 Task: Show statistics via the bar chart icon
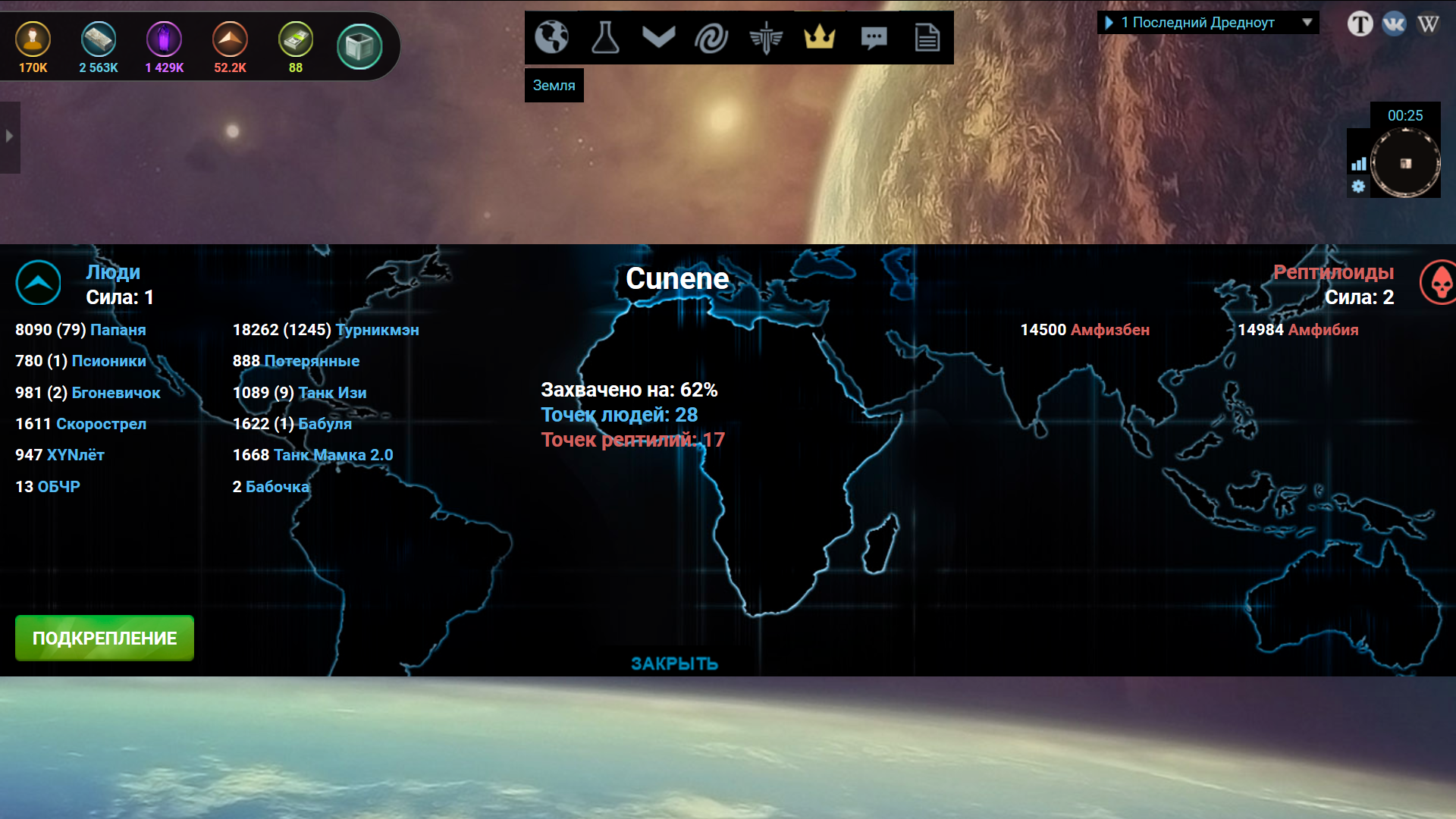1358,164
